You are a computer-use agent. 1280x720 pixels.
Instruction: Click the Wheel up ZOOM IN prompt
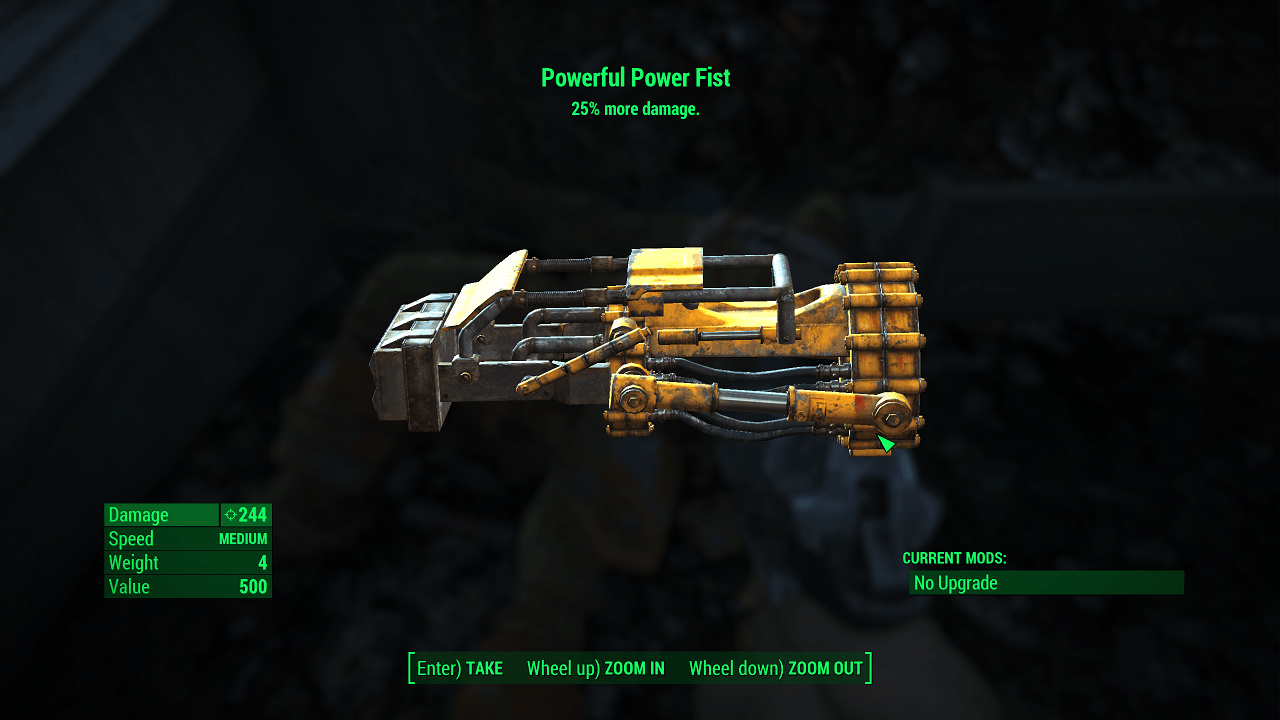click(596, 668)
